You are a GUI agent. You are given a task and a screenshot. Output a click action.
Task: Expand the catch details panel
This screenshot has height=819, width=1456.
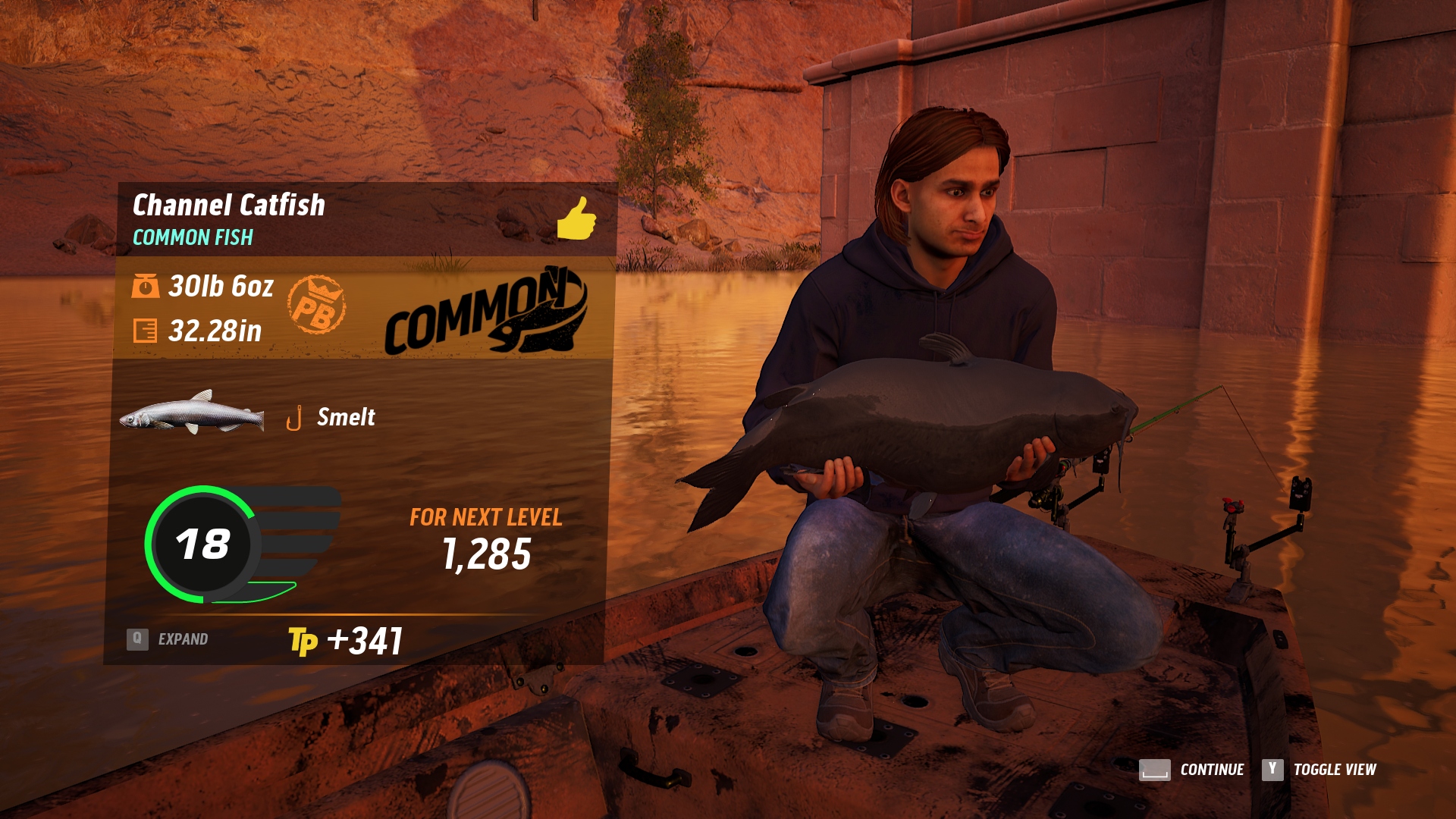tap(168, 639)
